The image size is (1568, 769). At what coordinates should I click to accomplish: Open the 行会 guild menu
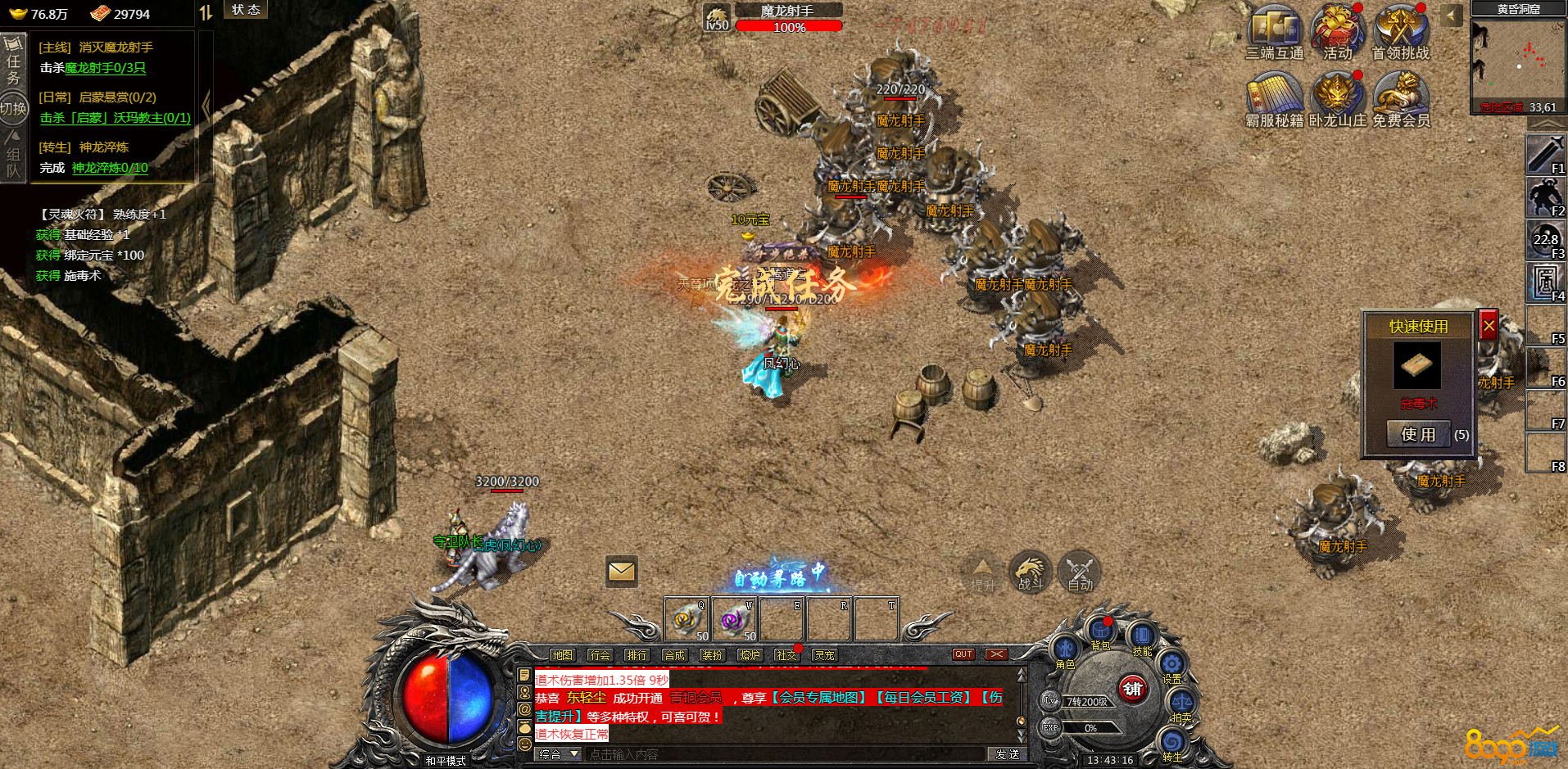click(600, 655)
